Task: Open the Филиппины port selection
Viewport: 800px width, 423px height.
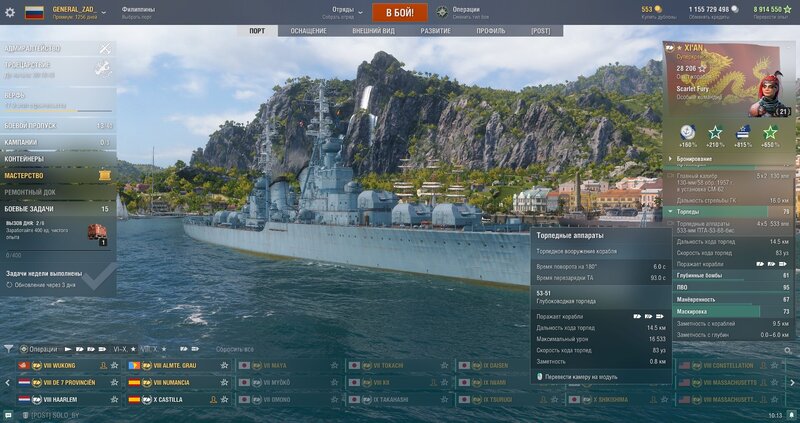Action: [x=138, y=11]
